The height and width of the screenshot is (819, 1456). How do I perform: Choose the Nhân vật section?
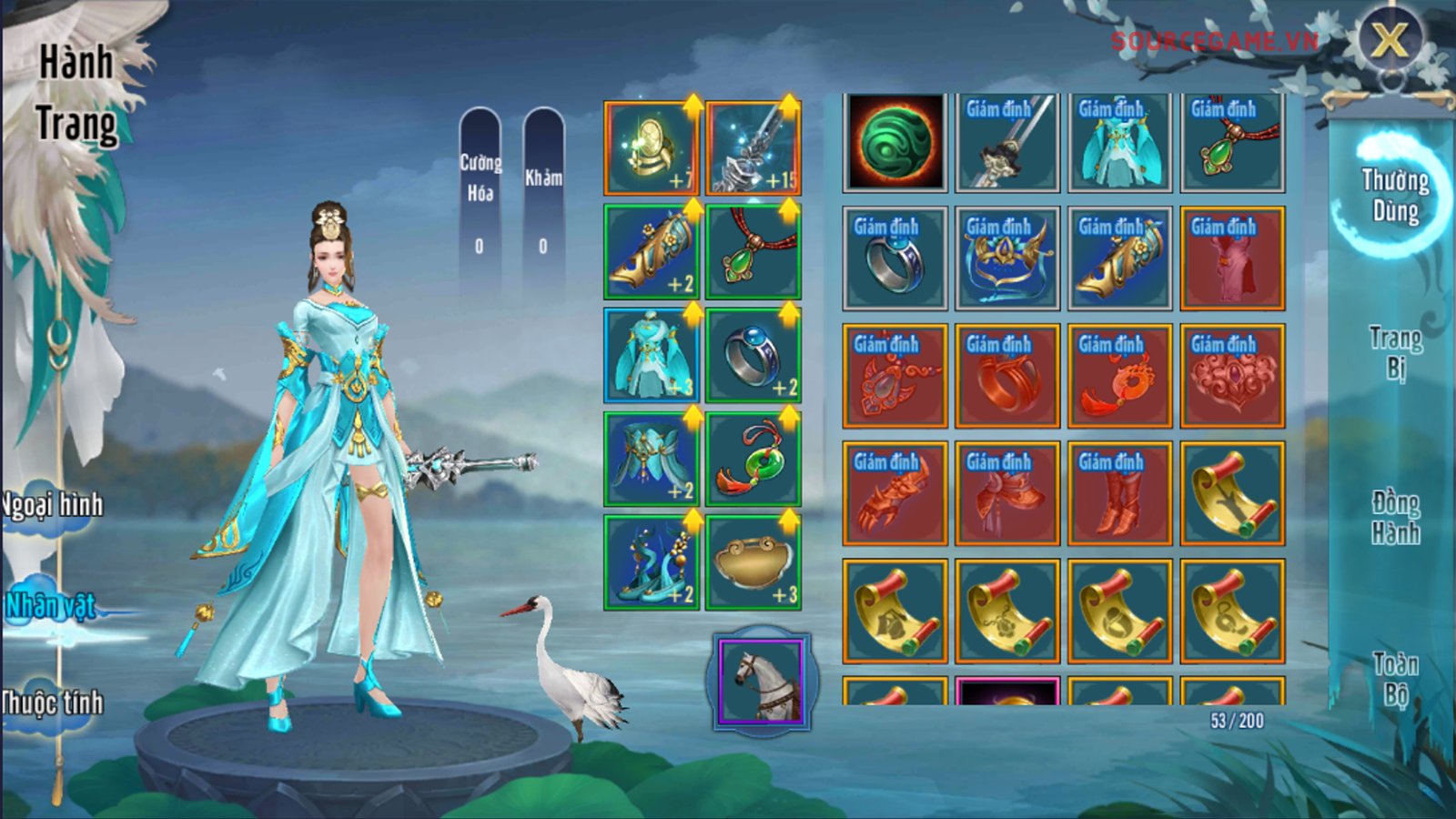(51, 606)
